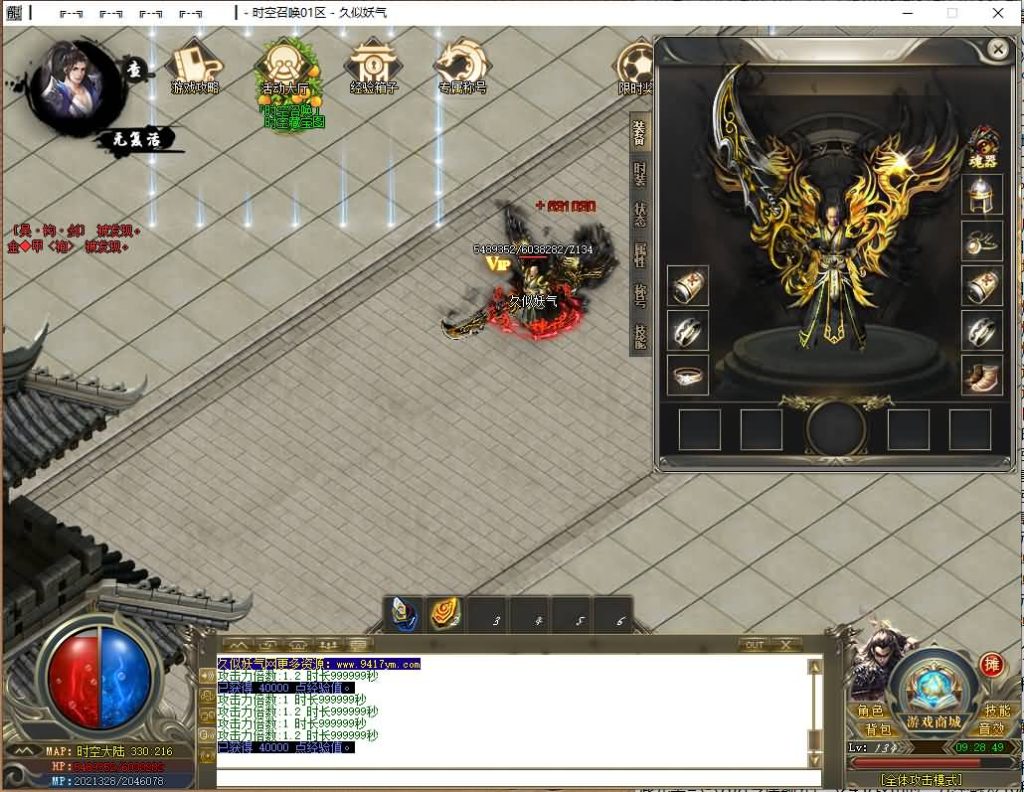
Task: Open the 魂器 (soul artifact) icon
Action: click(983, 145)
